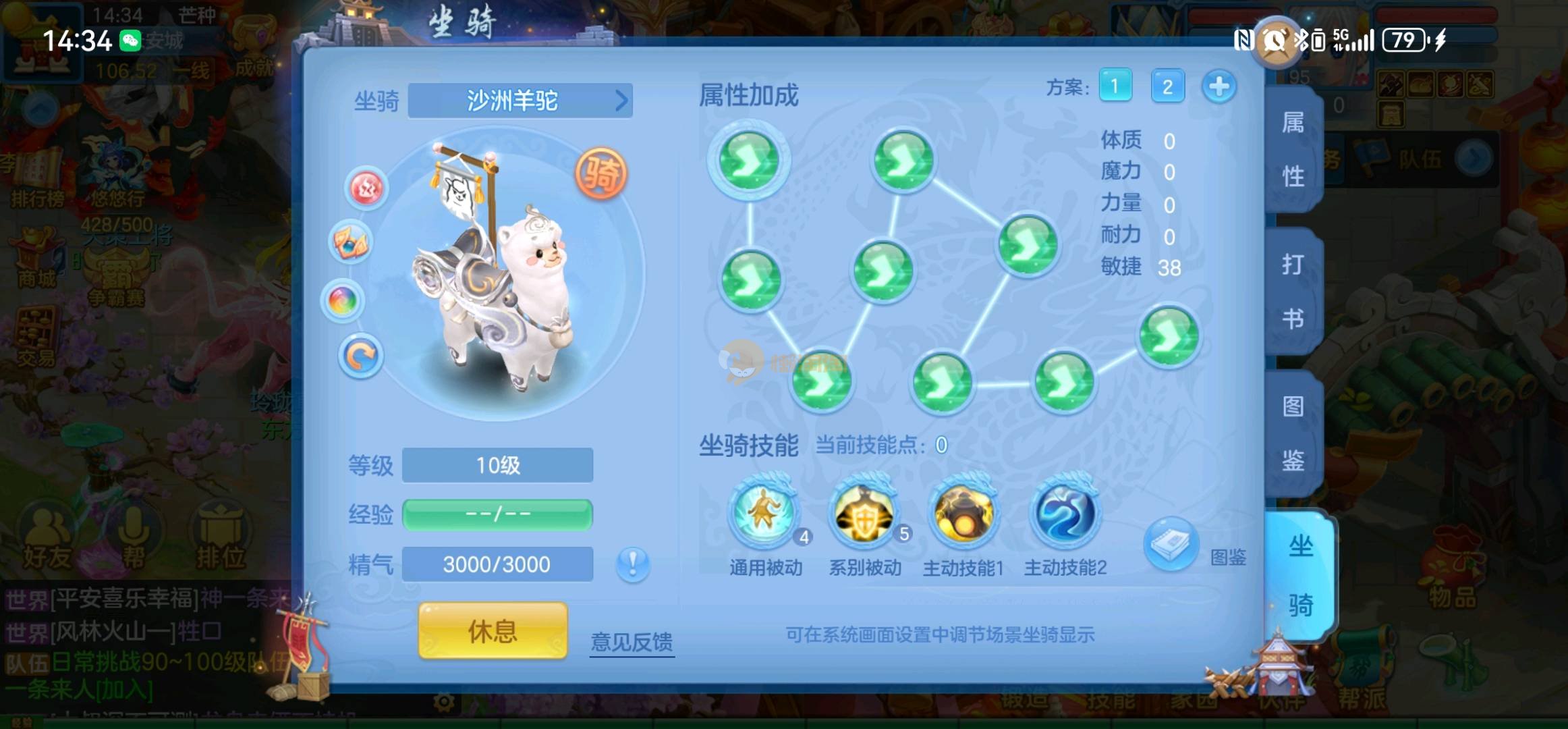Click the 通用被动 skill icon
Screen dimensions: 1568x729
(765, 513)
